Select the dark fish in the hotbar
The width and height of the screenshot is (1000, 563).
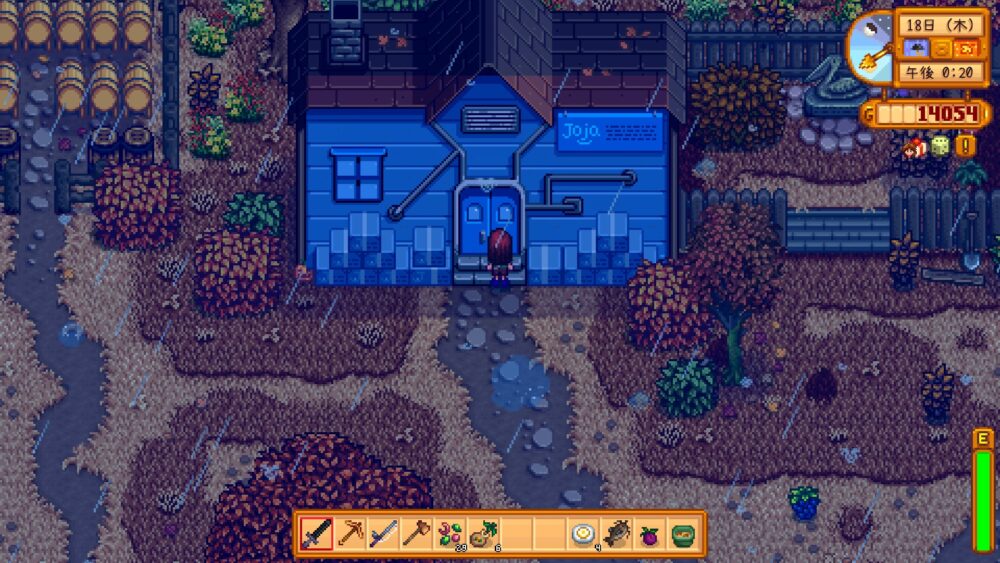(x=616, y=534)
